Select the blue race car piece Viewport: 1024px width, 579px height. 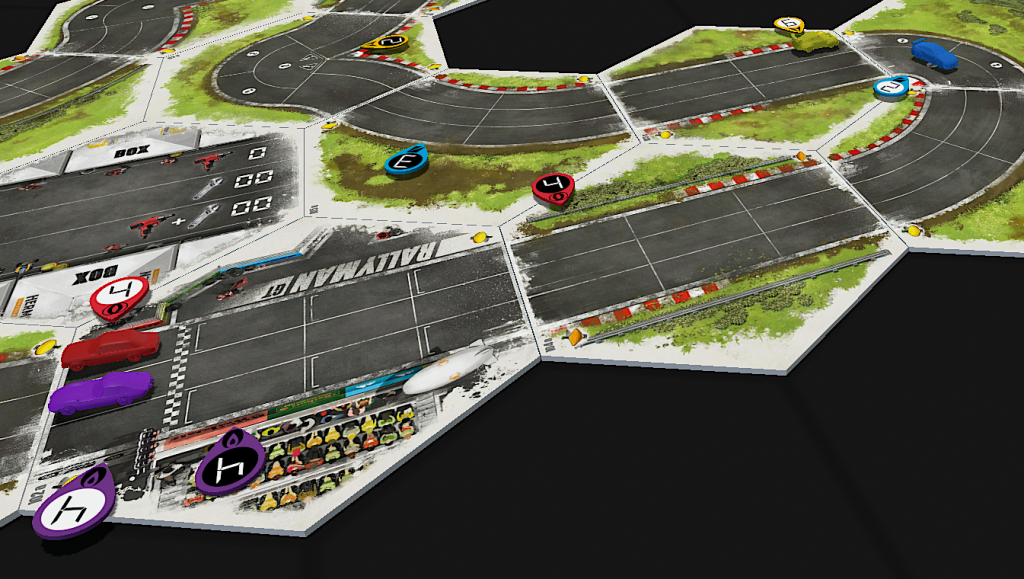[934, 54]
